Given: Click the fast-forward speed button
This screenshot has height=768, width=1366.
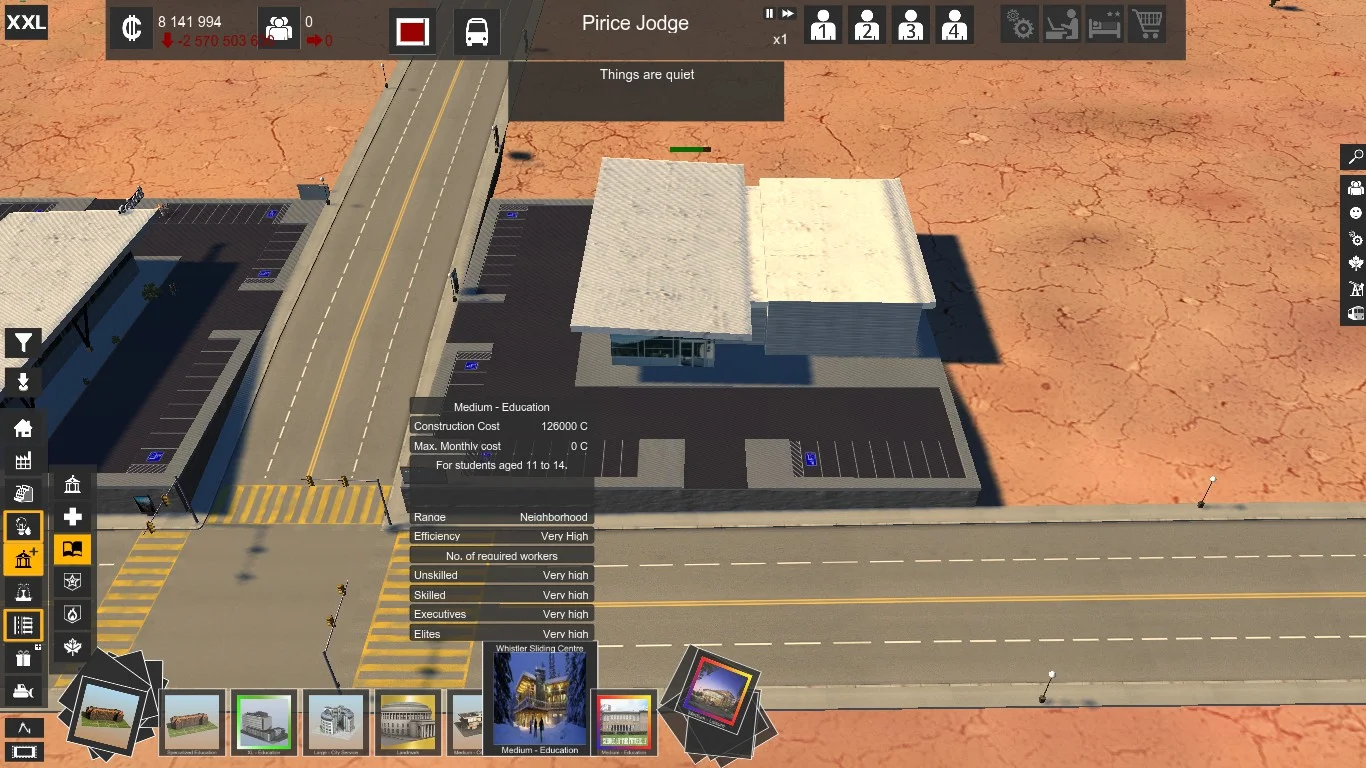Looking at the screenshot, I should click(x=788, y=14).
